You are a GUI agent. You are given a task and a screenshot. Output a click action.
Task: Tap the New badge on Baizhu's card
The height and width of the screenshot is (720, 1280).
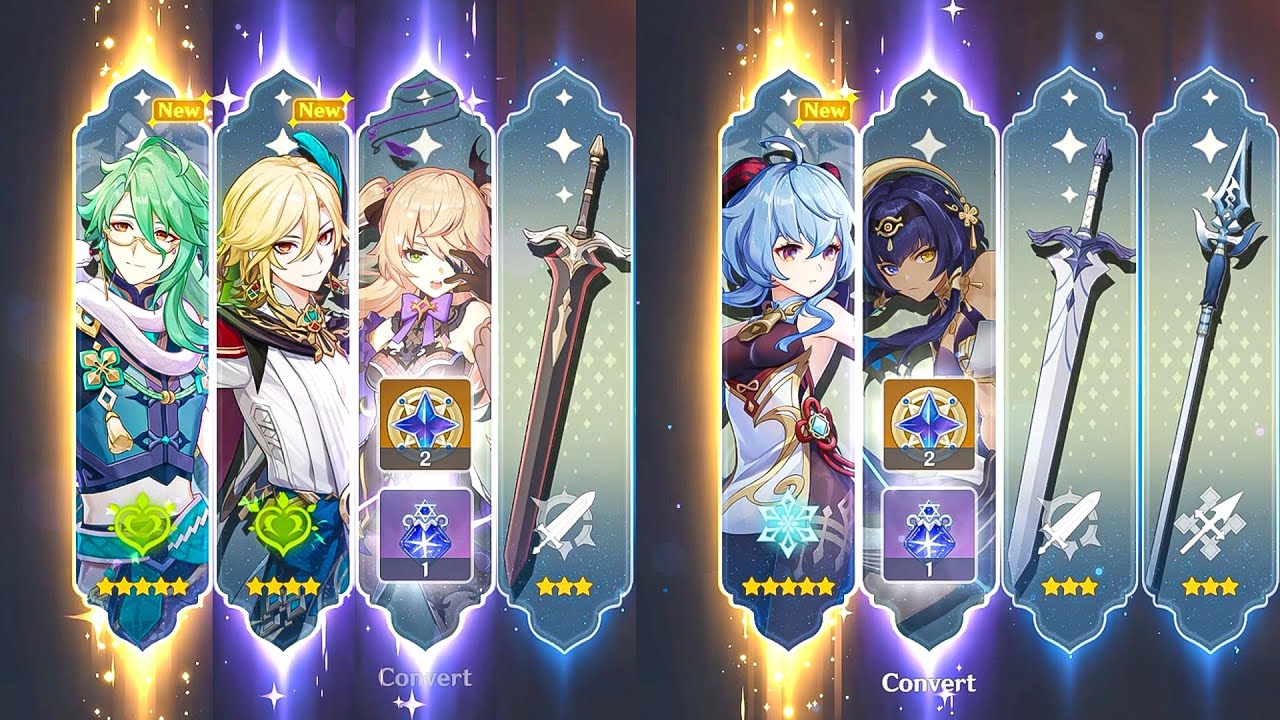tap(176, 108)
